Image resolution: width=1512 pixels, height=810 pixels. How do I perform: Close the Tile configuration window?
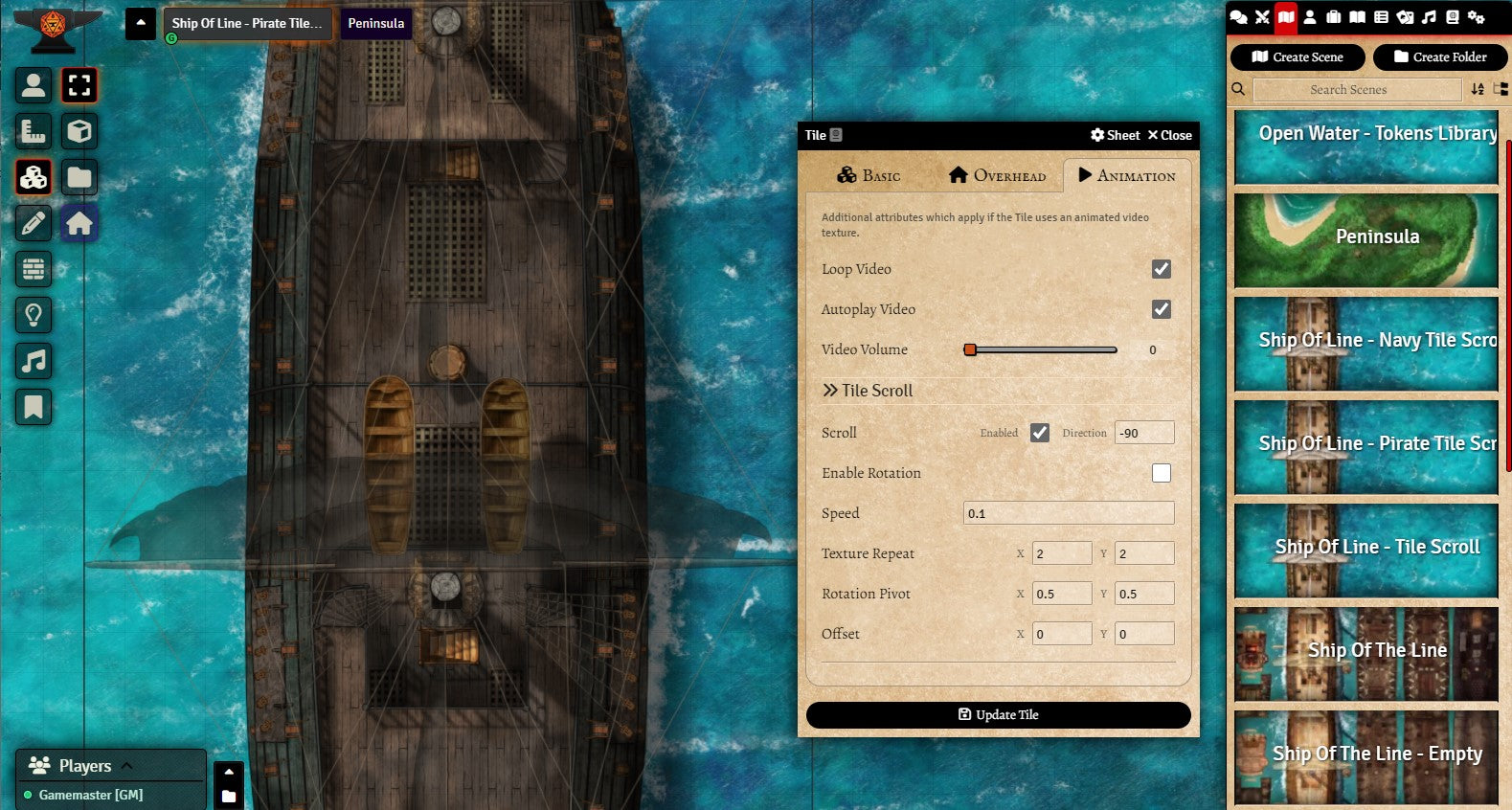(1169, 135)
